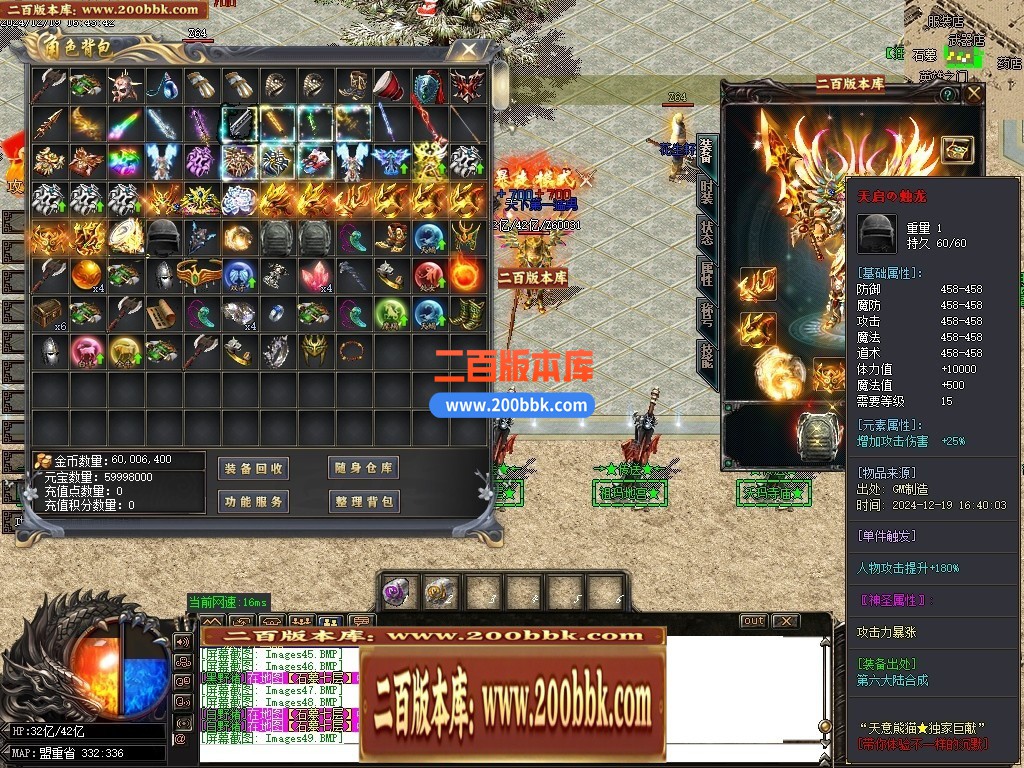1024x768 pixels.
Task: Click the 装备回收 equipment recycle button
Action: pyautogui.click(x=254, y=468)
